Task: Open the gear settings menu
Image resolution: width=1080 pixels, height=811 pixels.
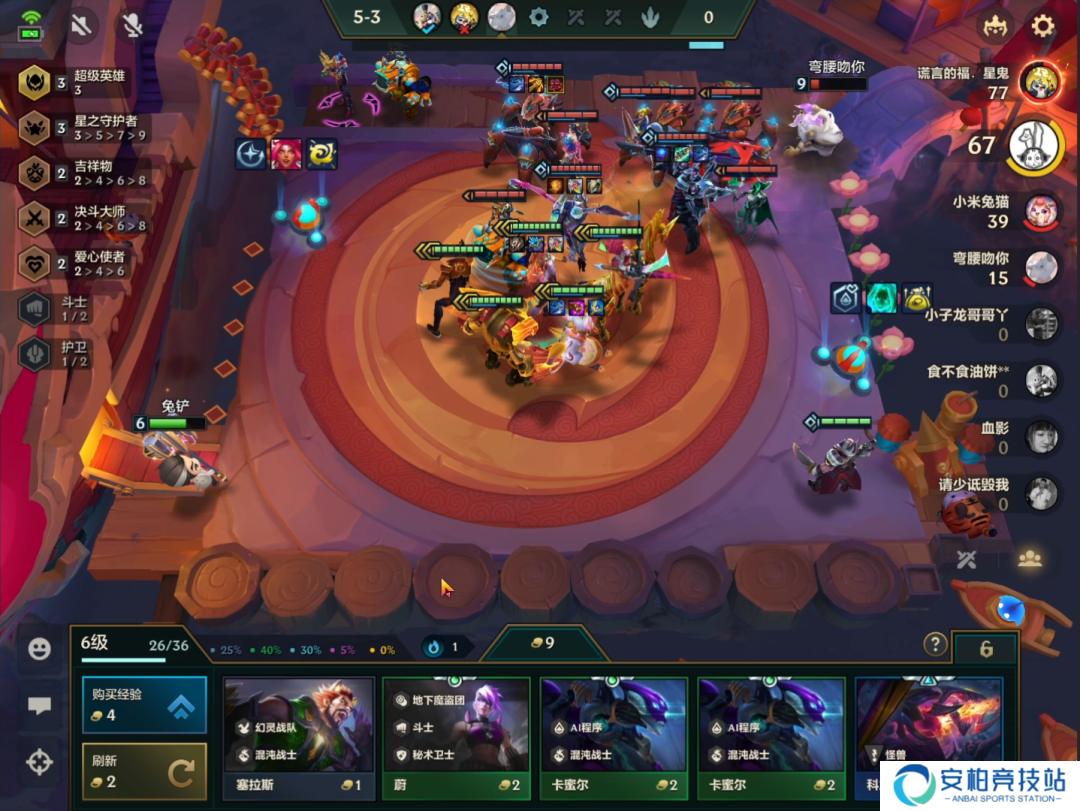Action: [x=1043, y=26]
